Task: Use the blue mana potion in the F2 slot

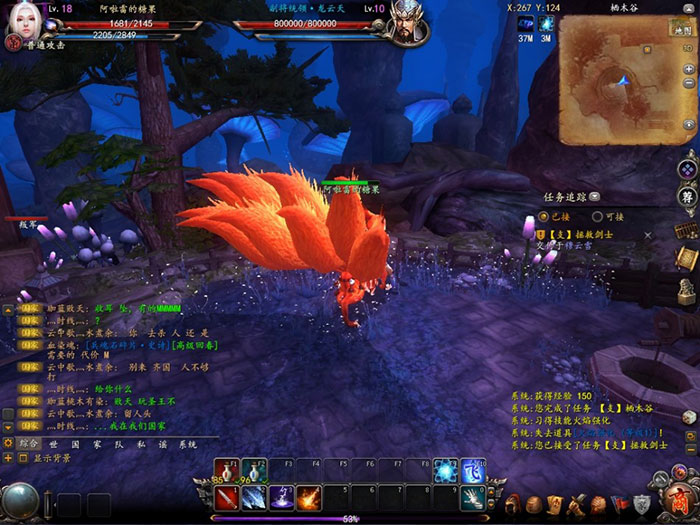Action: 253,472
